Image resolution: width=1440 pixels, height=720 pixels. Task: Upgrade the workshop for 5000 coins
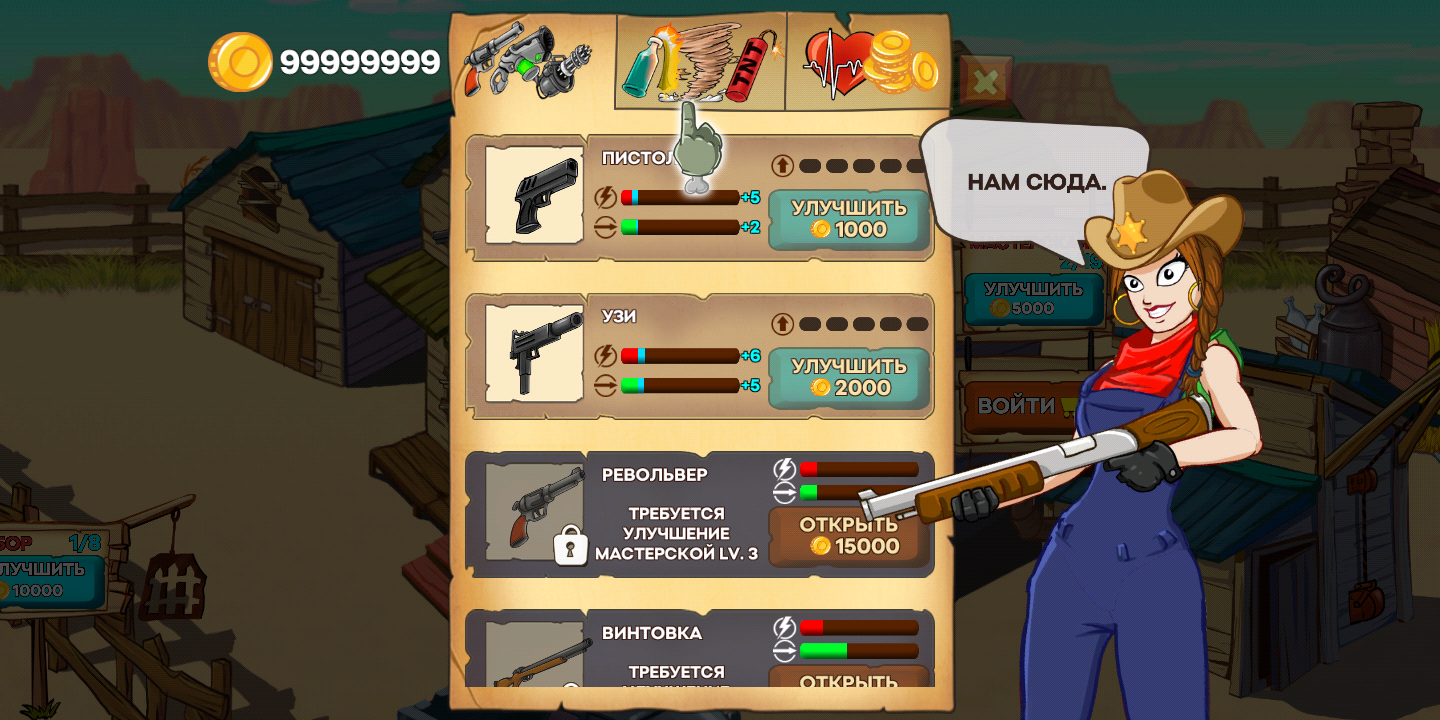[1032, 299]
